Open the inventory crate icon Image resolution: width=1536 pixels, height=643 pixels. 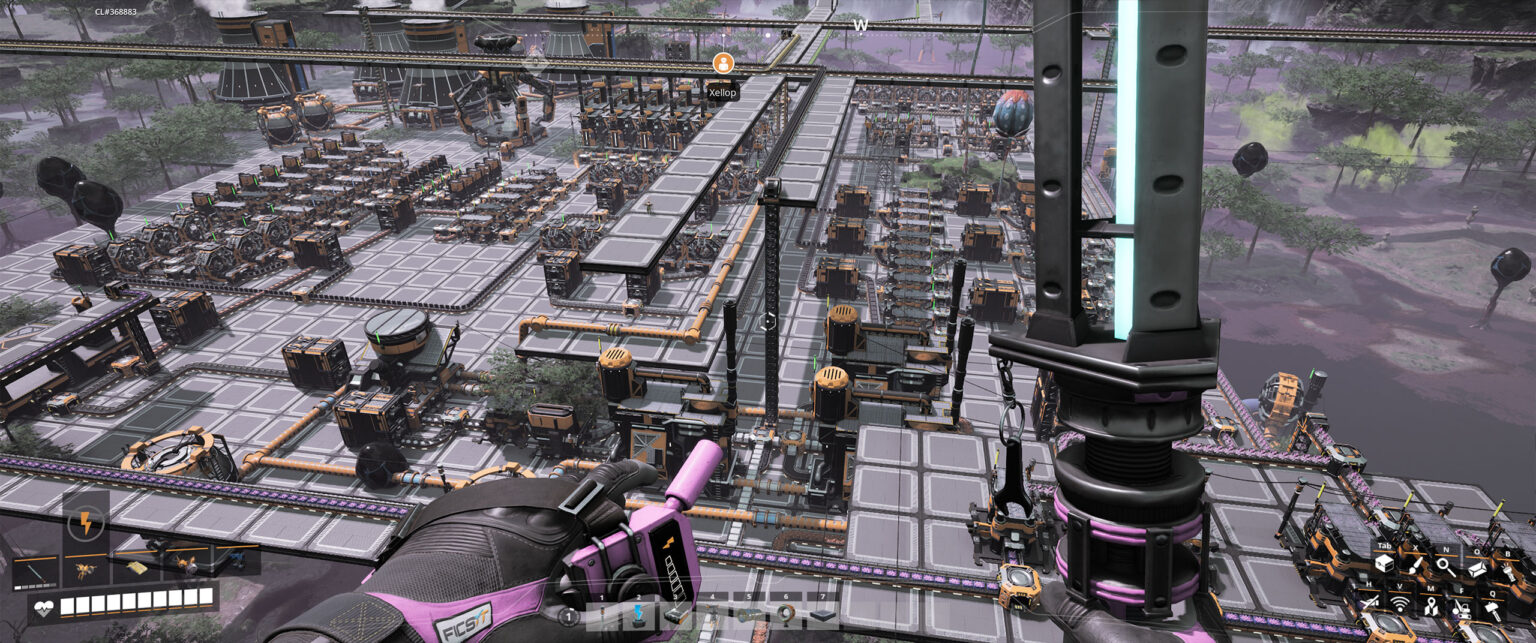1383,565
